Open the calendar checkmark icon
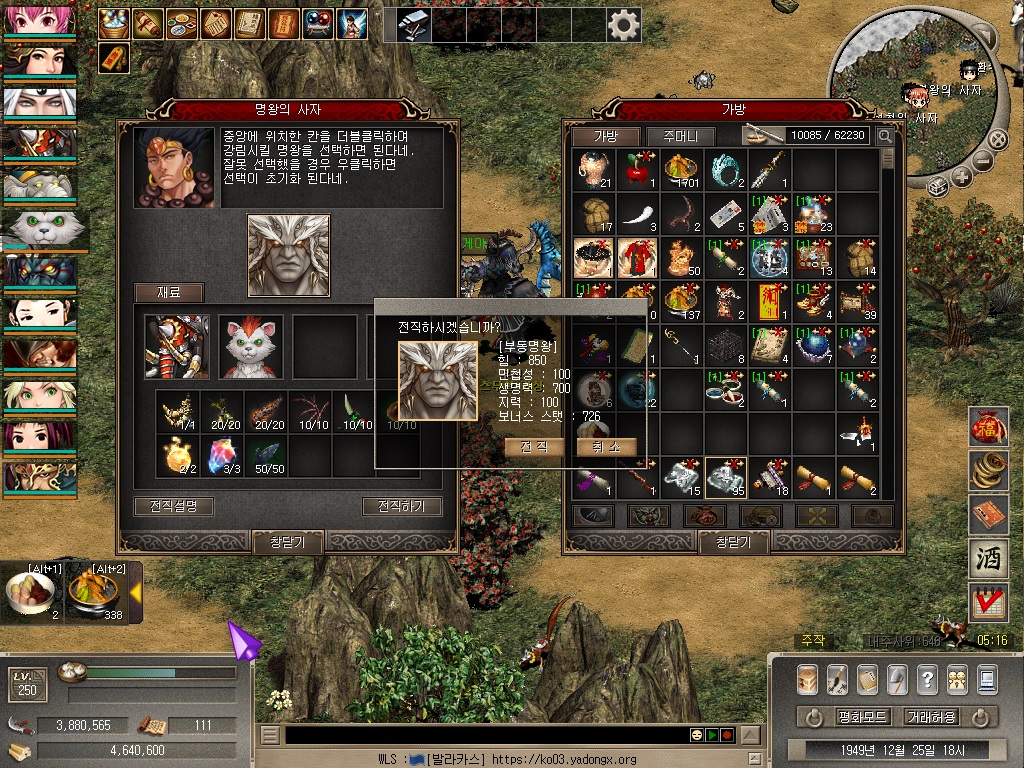The width and height of the screenshot is (1024, 768). click(x=989, y=603)
